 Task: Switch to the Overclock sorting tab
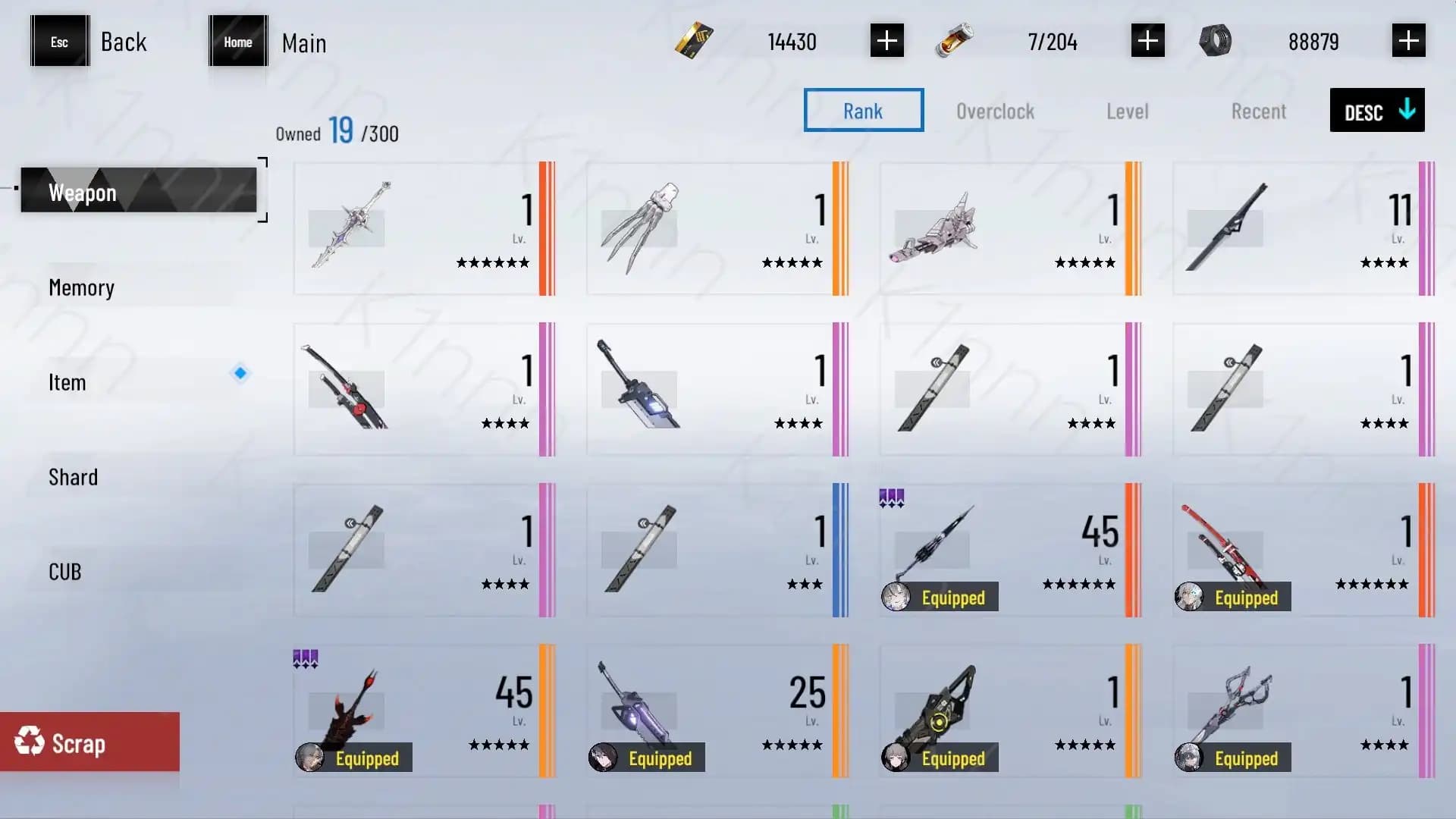996,111
